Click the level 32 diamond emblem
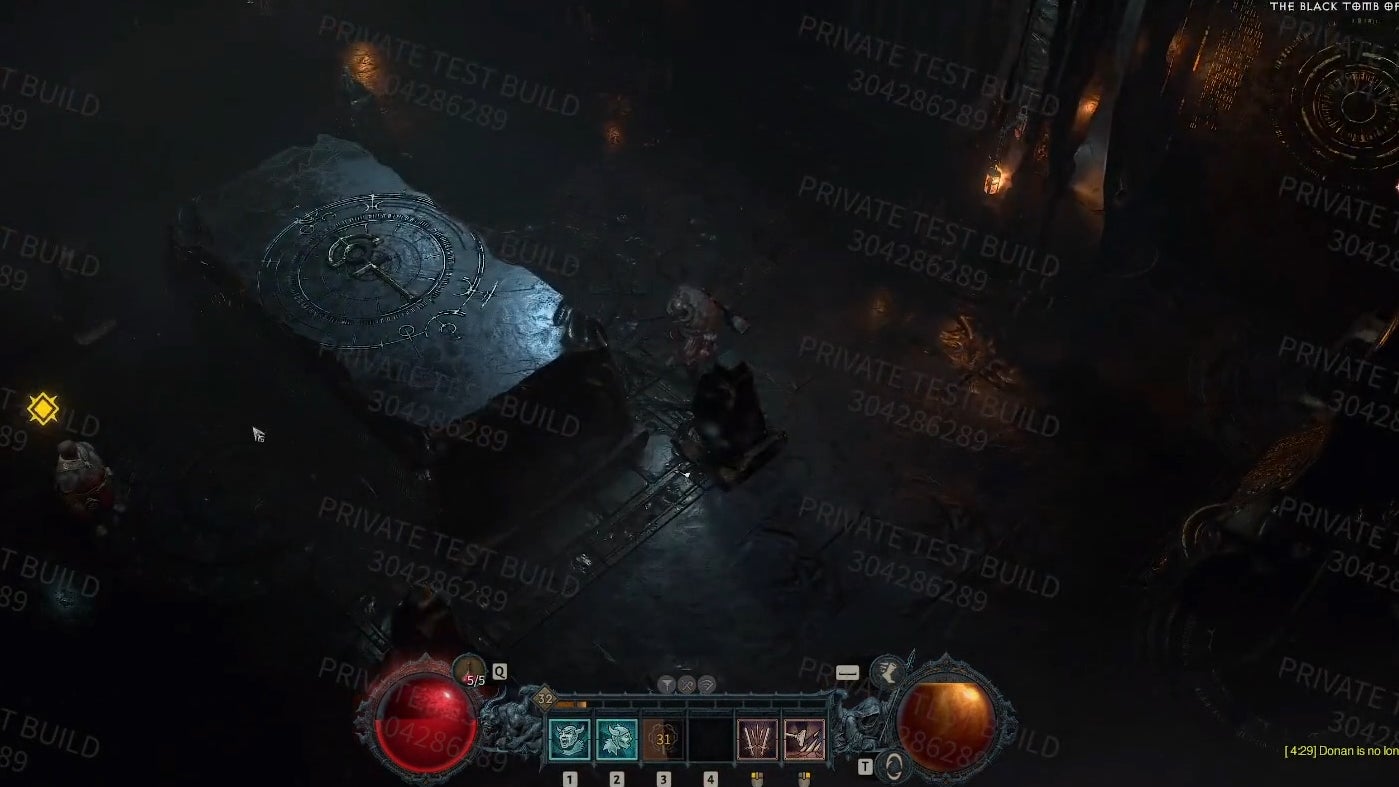This screenshot has height=787, width=1399. click(546, 698)
